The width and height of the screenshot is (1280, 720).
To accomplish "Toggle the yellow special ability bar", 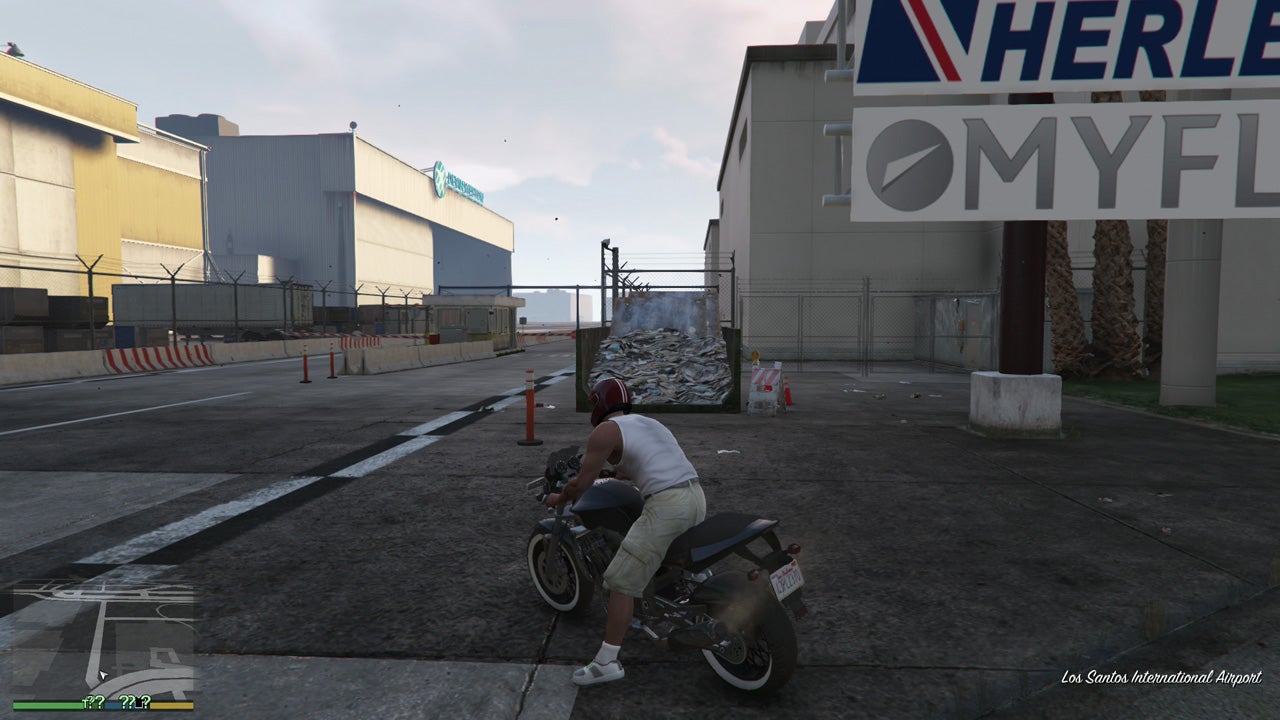I will click(x=172, y=706).
